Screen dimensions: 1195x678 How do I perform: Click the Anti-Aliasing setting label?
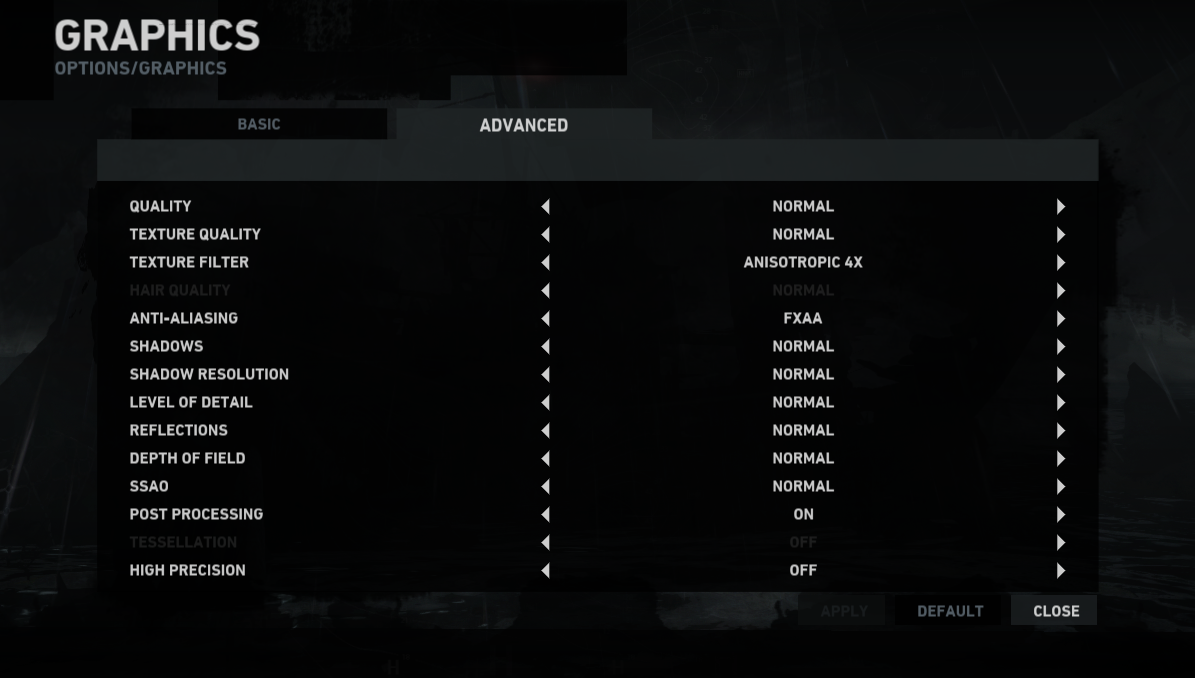click(183, 318)
